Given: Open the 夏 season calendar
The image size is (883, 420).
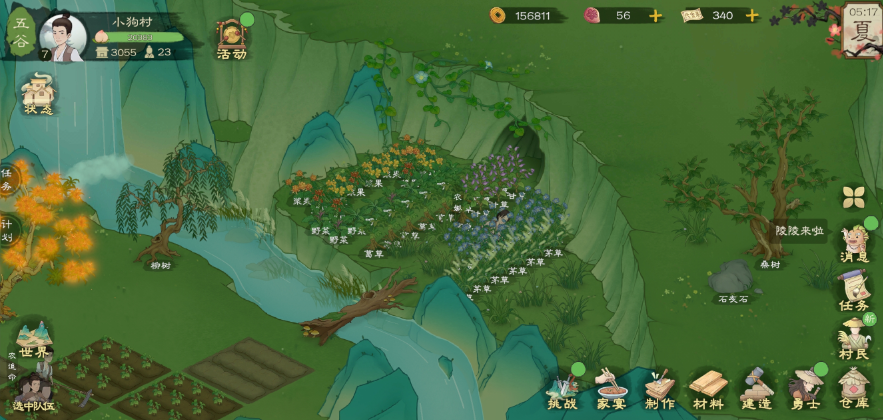Looking at the screenshot, I should point(860,27).
